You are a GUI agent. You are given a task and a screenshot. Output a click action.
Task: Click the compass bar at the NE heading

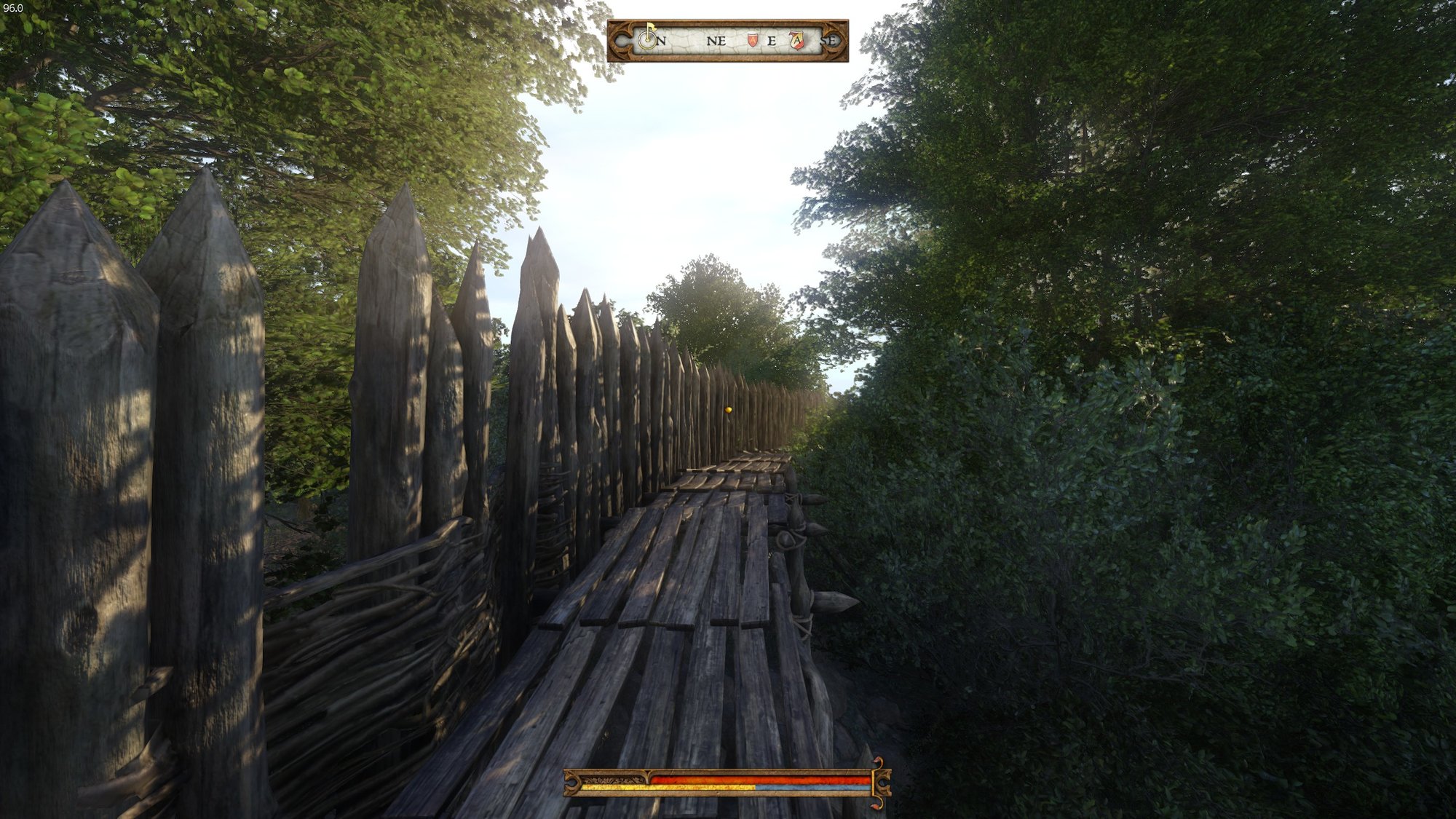pos(716,41)
